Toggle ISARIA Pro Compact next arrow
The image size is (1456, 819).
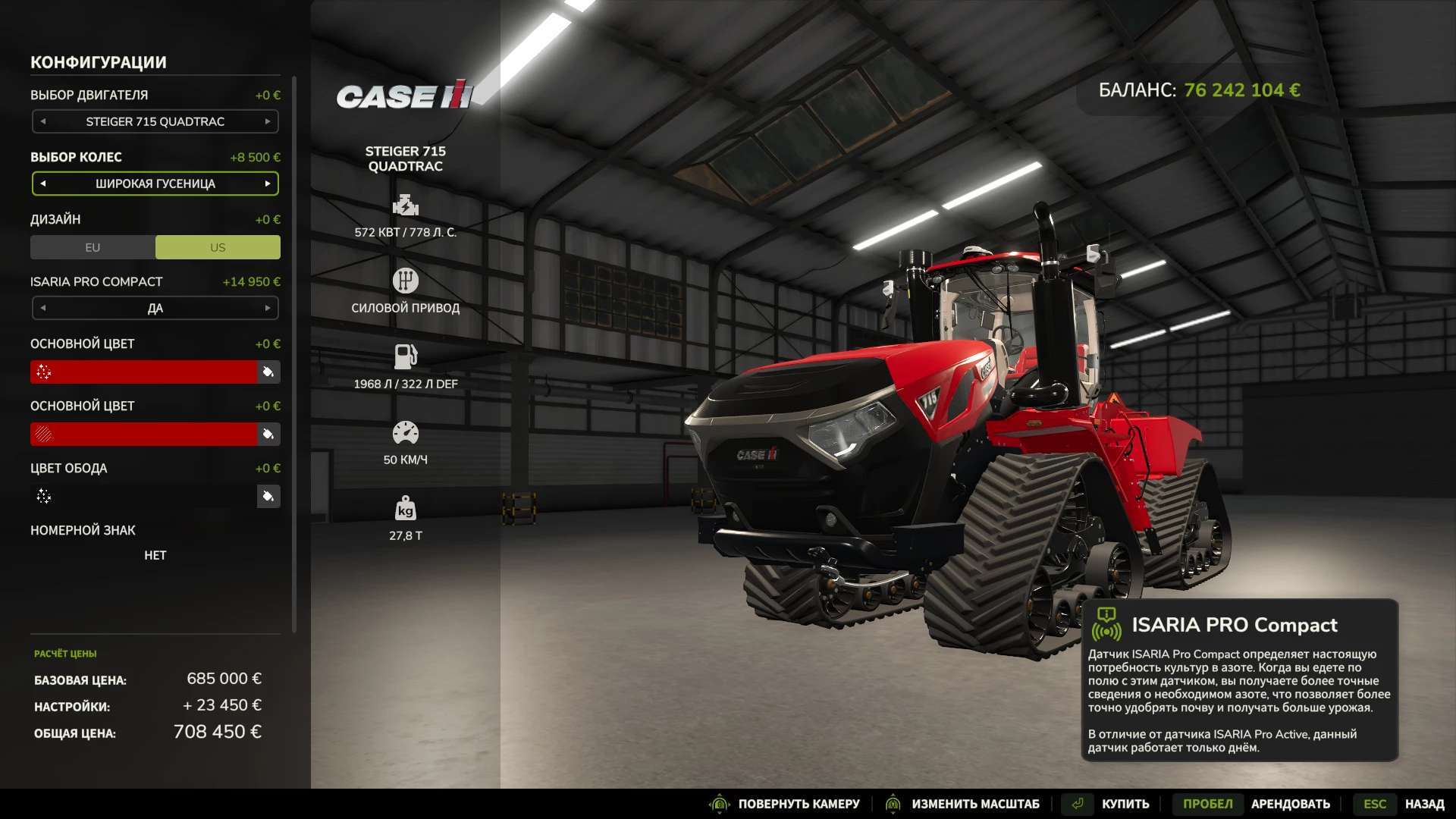(x=268, y=308)
